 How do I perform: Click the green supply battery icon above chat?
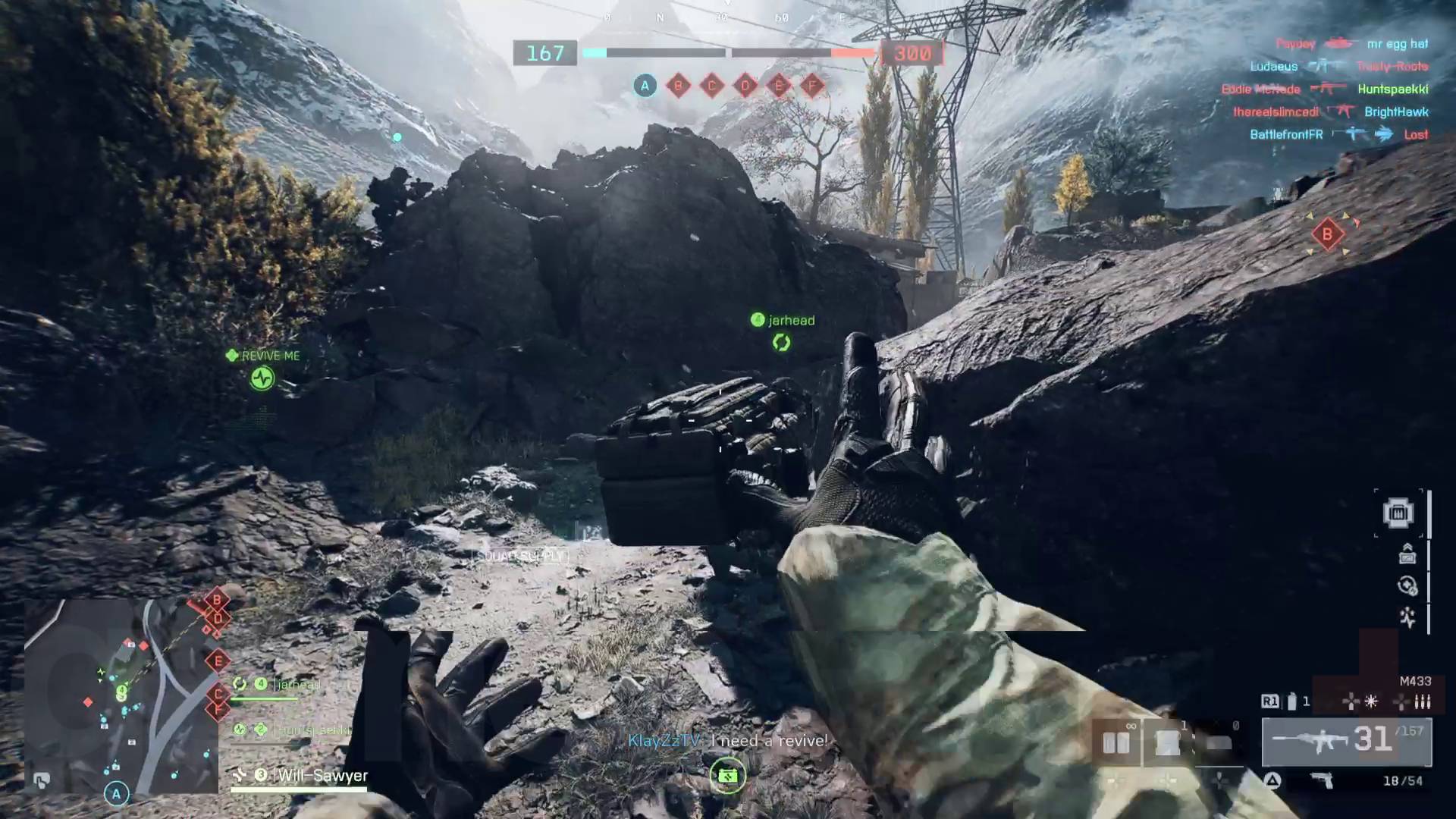pyautogui.click(x=726, y=777)
